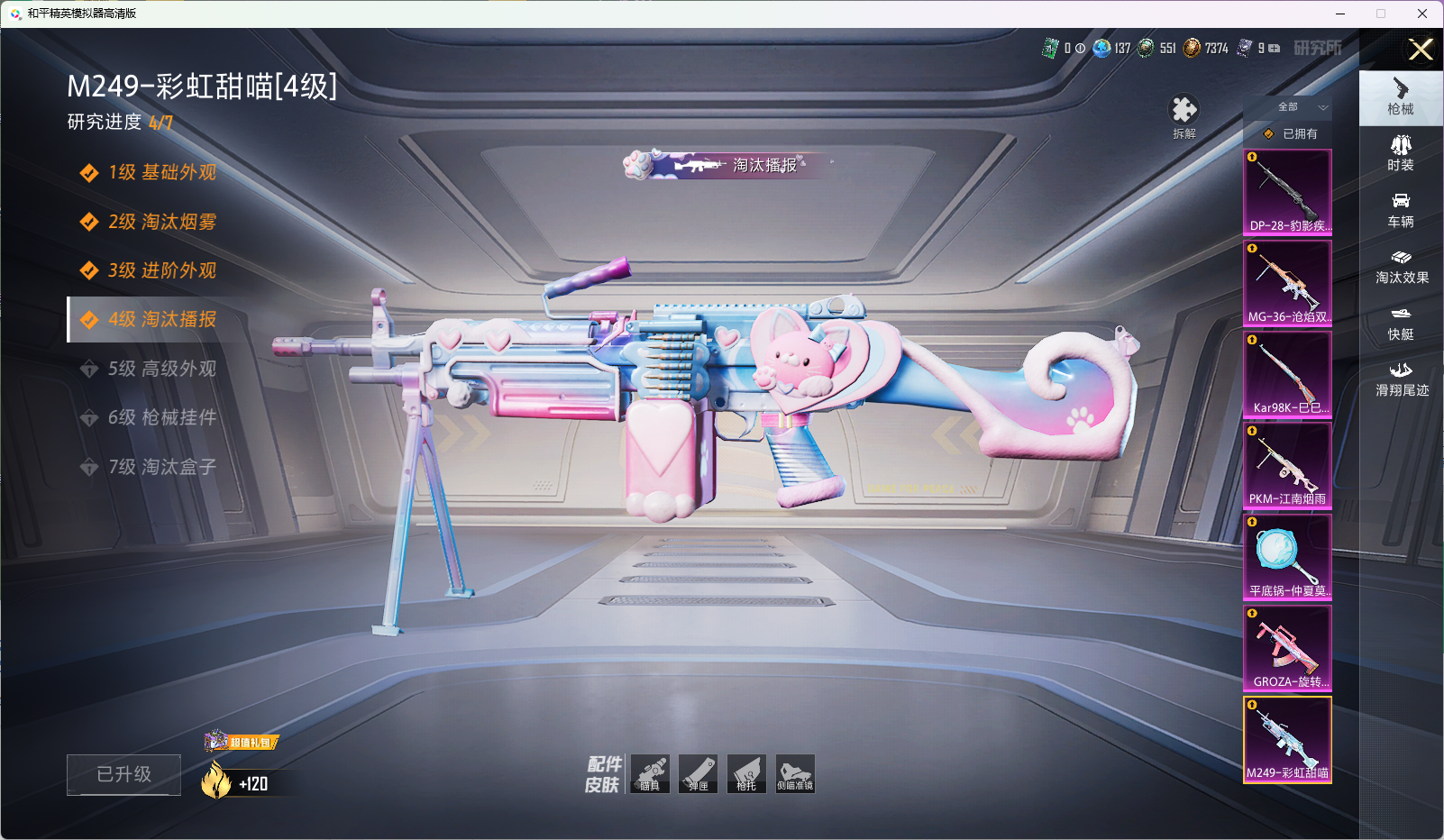Choose the 2级 淘汰烟雾 level entry
Viewport: 1444px width, 840px height.
click(161, 222)
